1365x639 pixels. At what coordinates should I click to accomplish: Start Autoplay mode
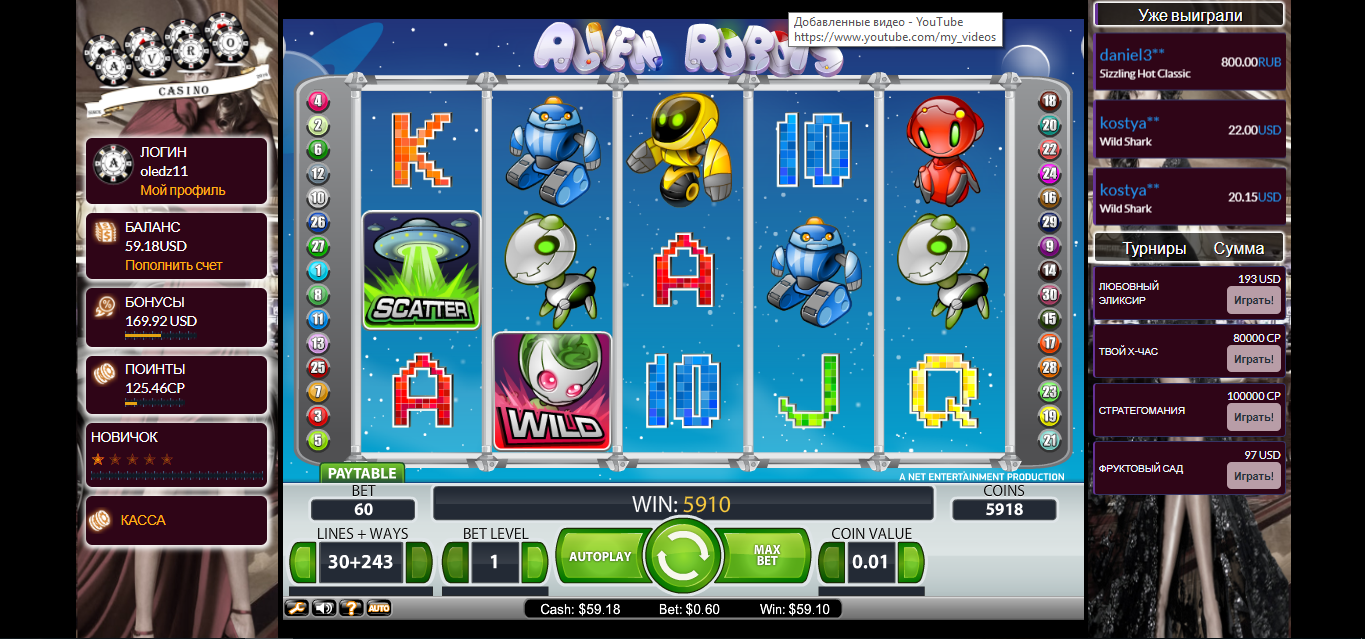point(600,556)
